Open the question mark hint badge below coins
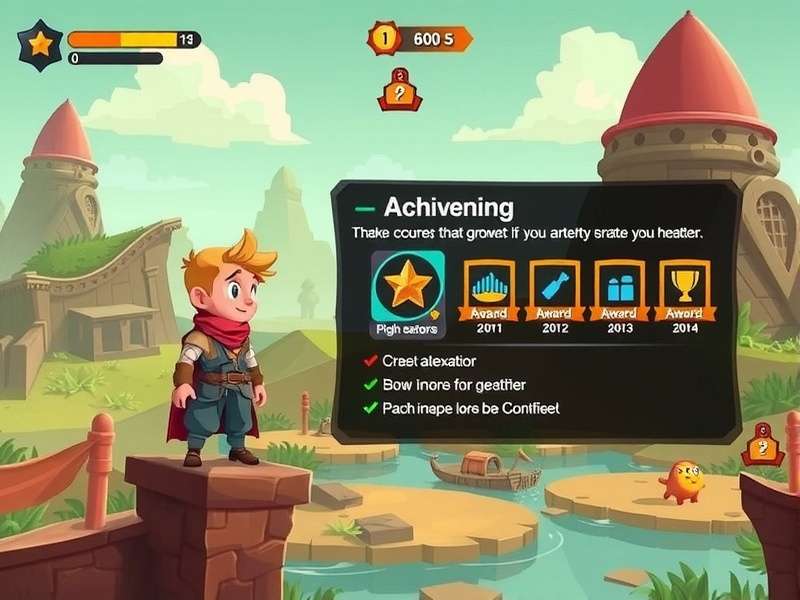800x600 pixels. click(x=399, y=90)
